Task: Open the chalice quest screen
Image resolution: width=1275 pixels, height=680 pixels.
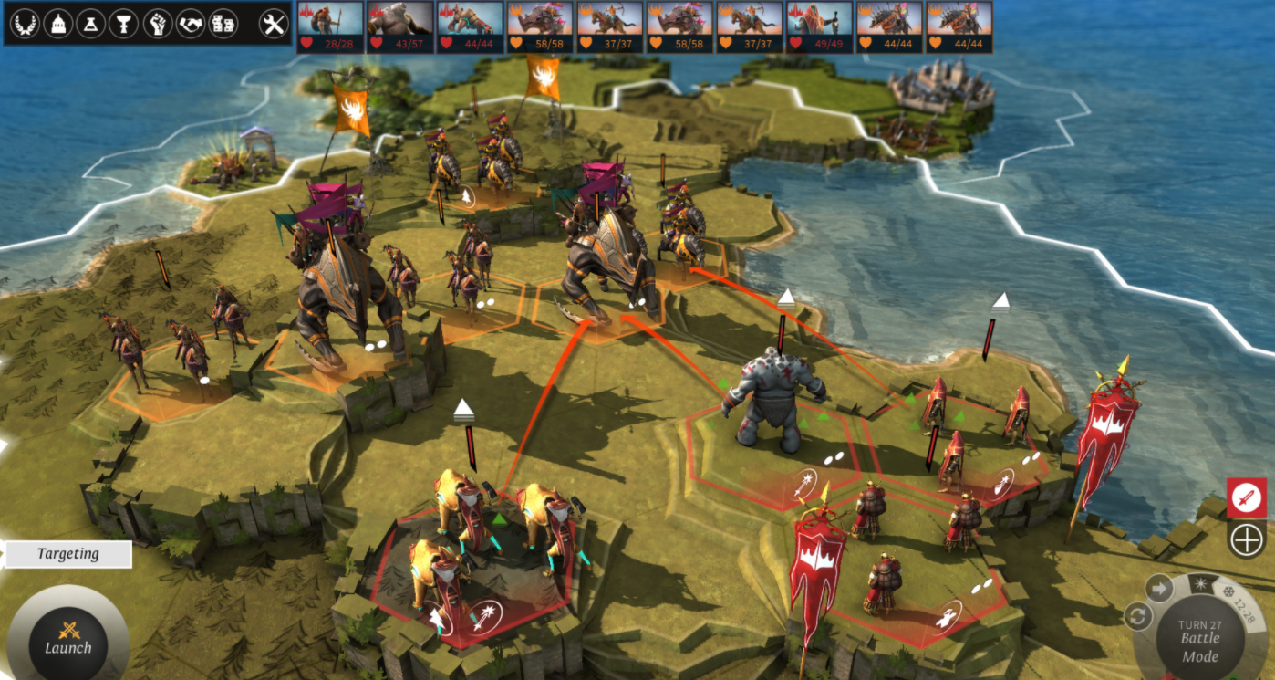Action: tap(124, 24)
